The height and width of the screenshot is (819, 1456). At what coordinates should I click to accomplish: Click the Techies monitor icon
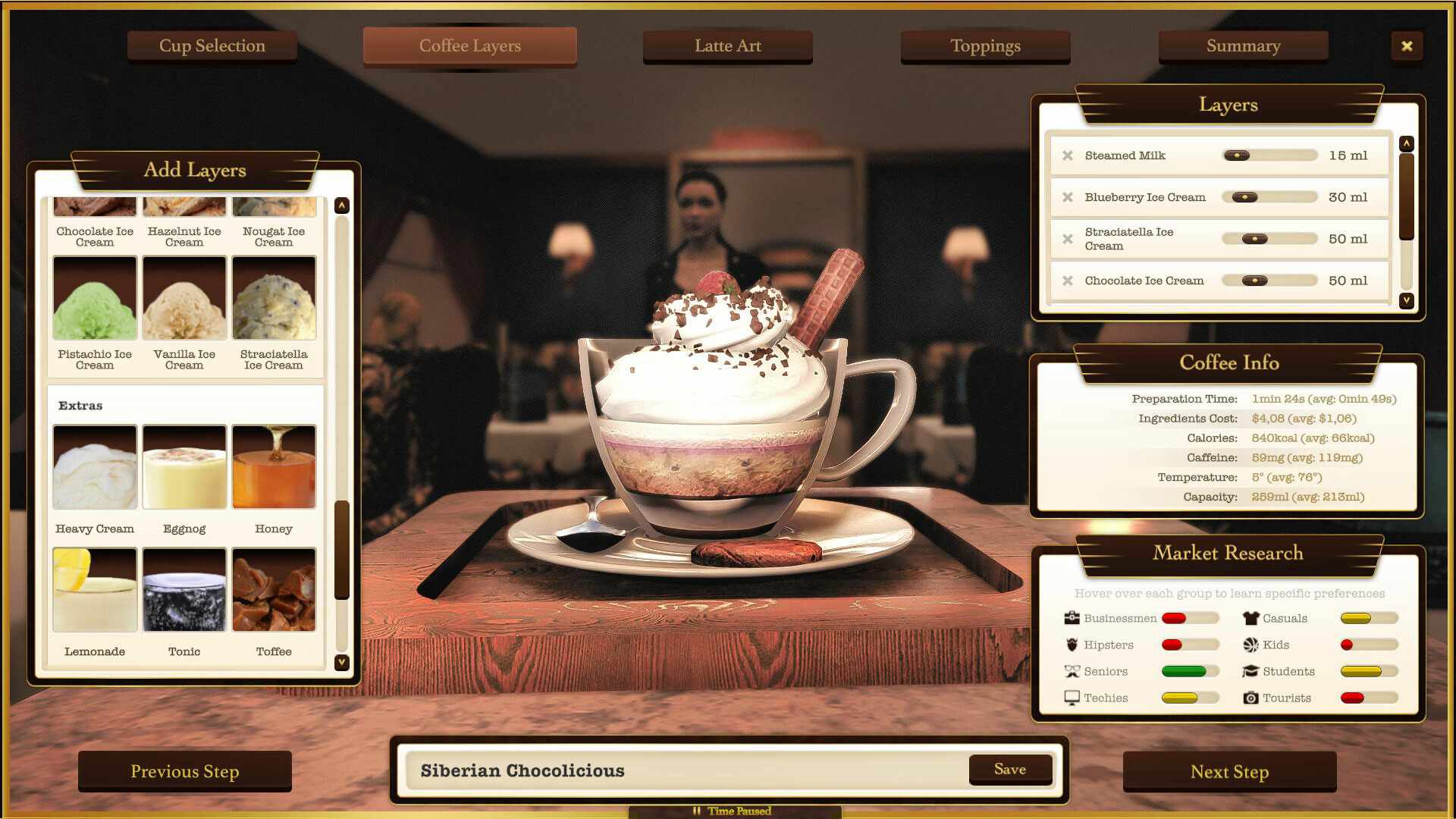1072,697
